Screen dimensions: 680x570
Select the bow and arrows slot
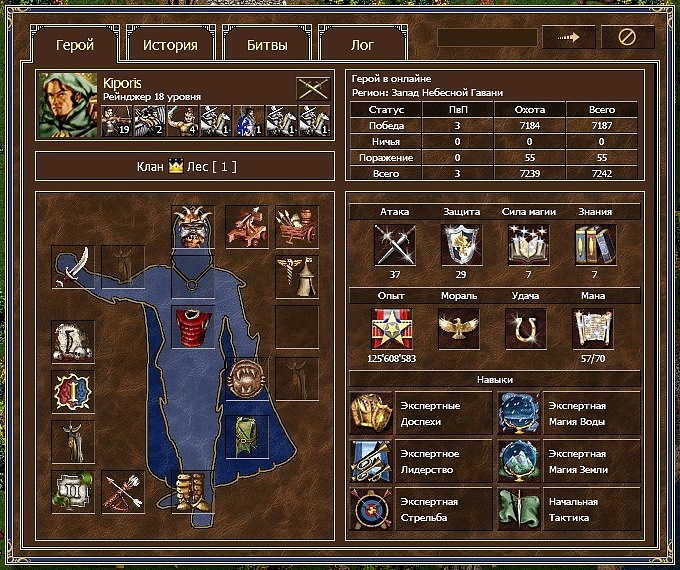pyautogui.click(x=124, y=492)
